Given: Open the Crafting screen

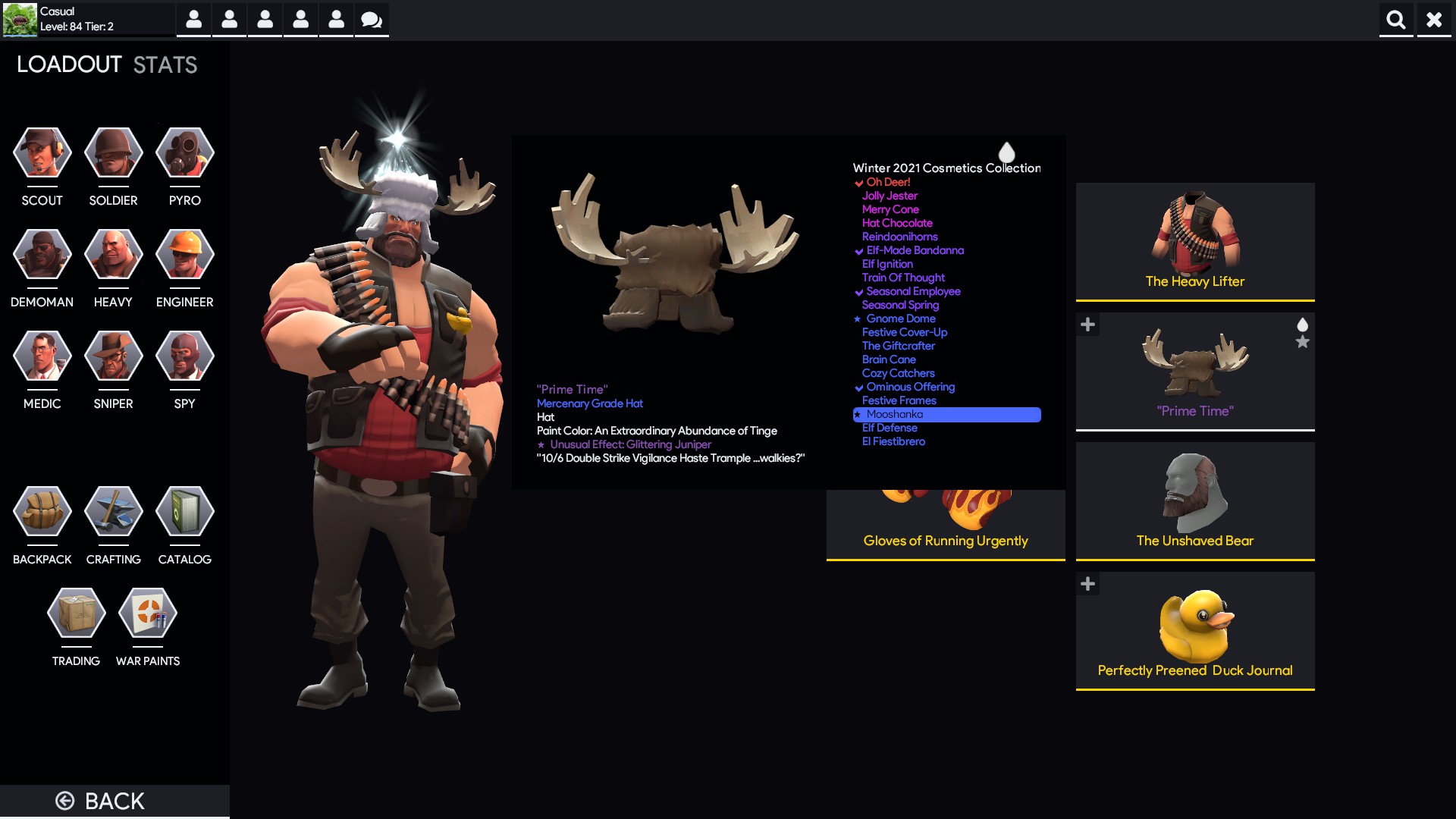Looking at the screenshot, I should pos(113,512).
